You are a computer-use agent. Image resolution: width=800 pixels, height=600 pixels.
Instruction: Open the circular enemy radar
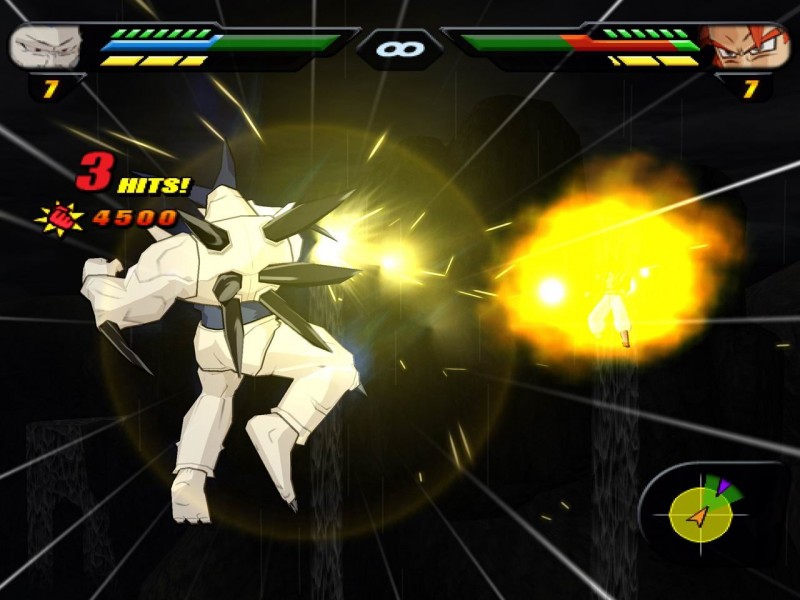[x=700, y=513]
